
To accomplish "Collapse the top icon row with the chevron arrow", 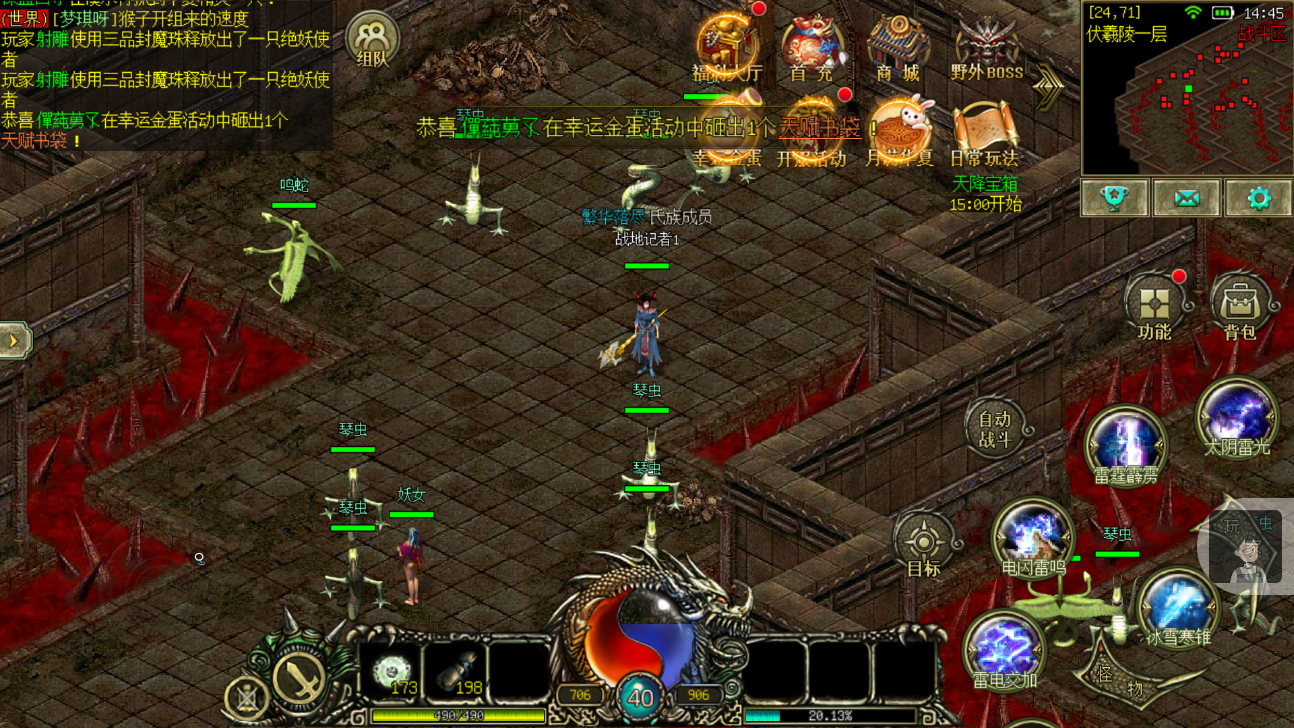I will 1048,88.
